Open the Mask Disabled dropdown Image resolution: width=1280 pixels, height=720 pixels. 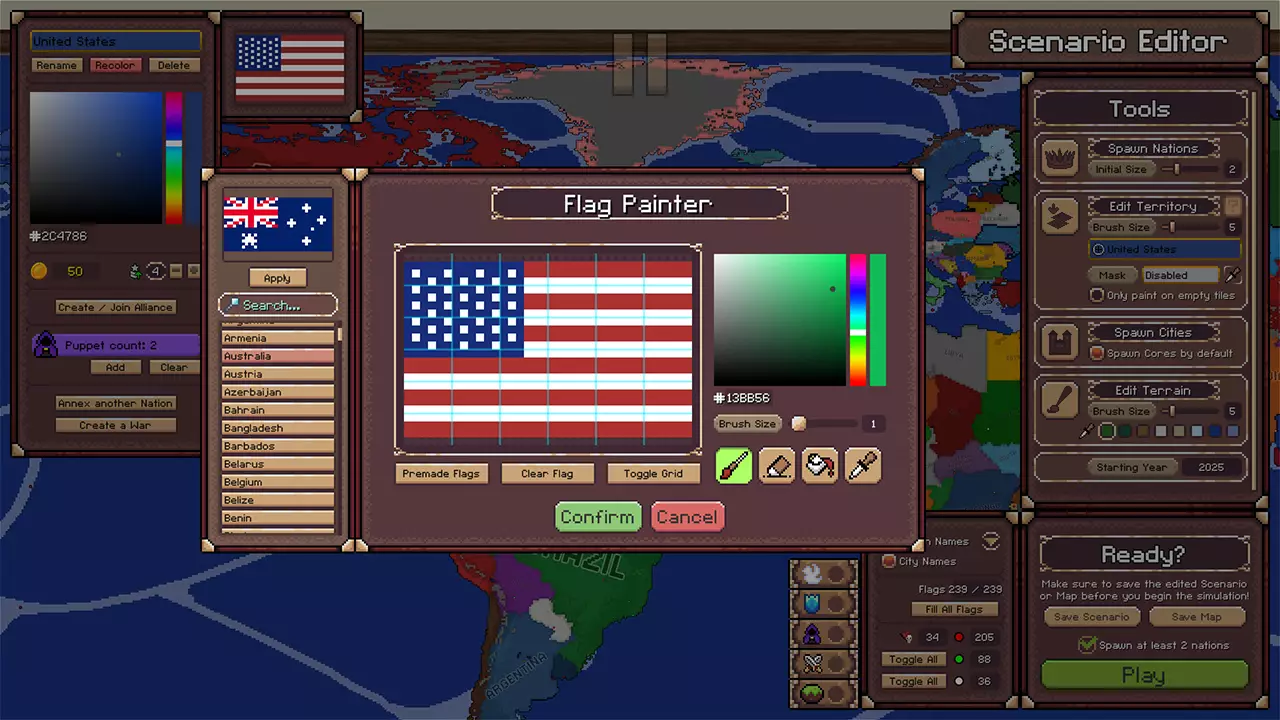(x=1180, y=274)
